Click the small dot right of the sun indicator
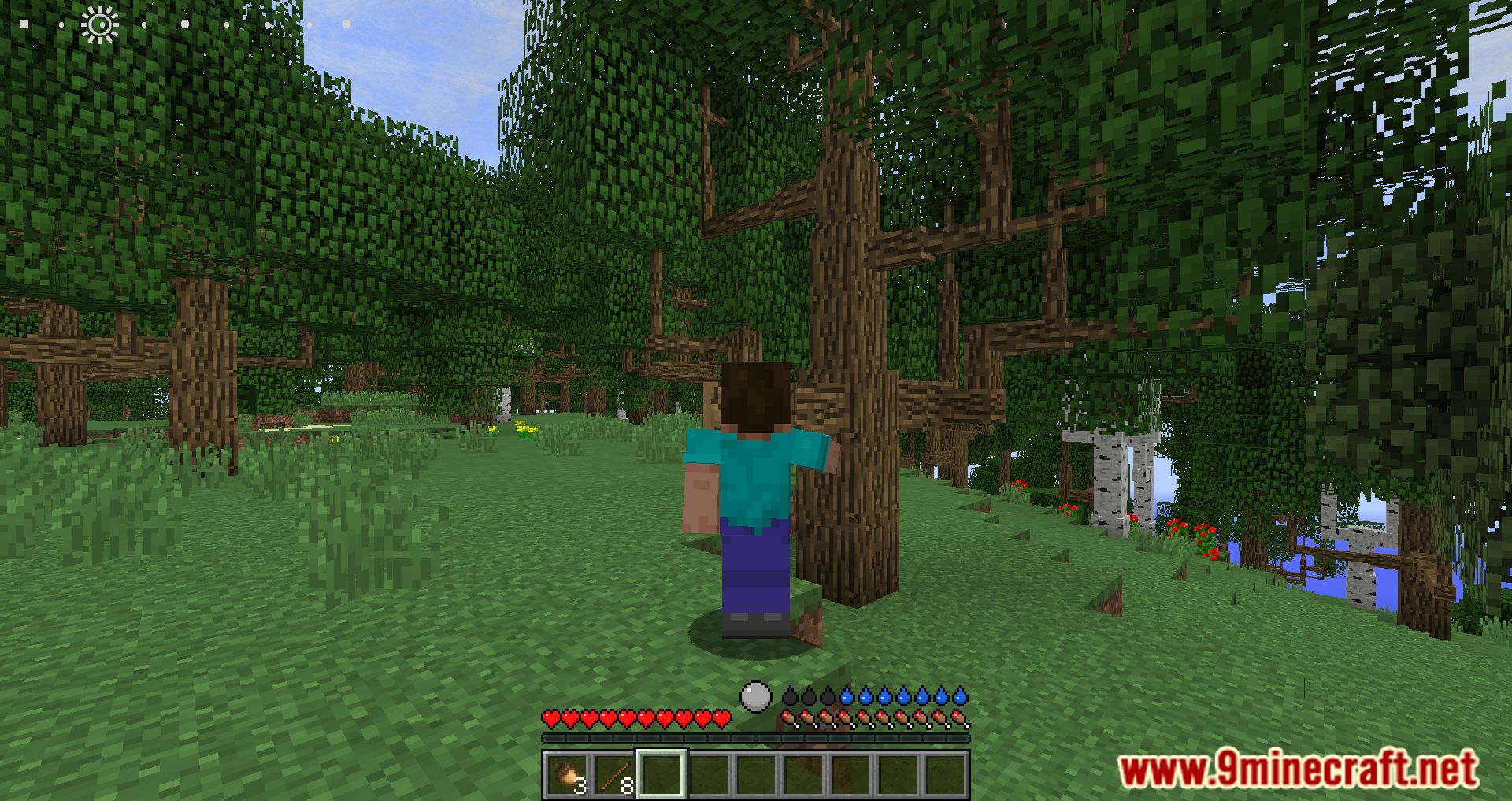Screen dimensions: 1512x801 click(144, 24)
